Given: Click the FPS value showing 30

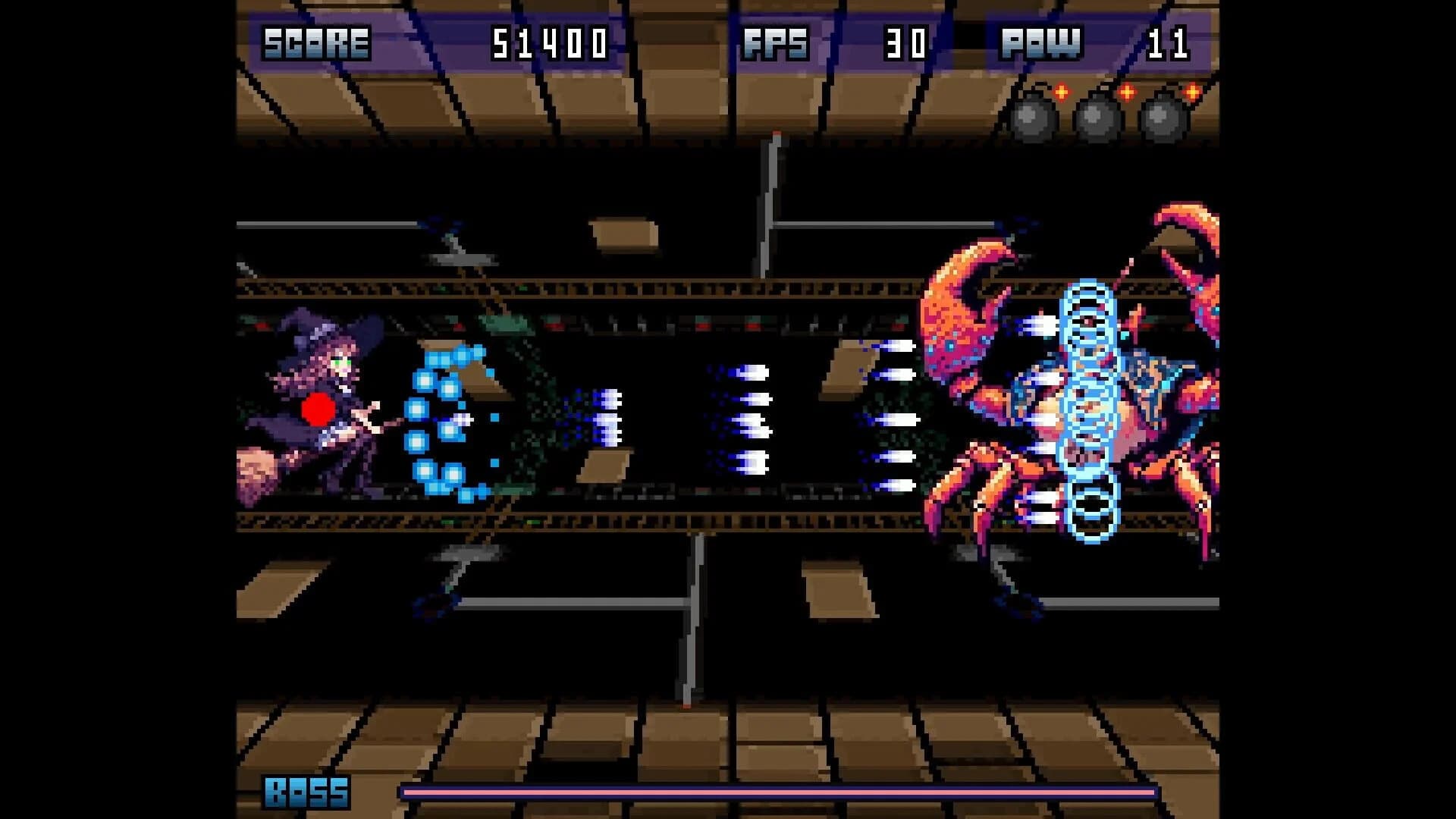Looking at the screenshot, I should pos(907,43).
